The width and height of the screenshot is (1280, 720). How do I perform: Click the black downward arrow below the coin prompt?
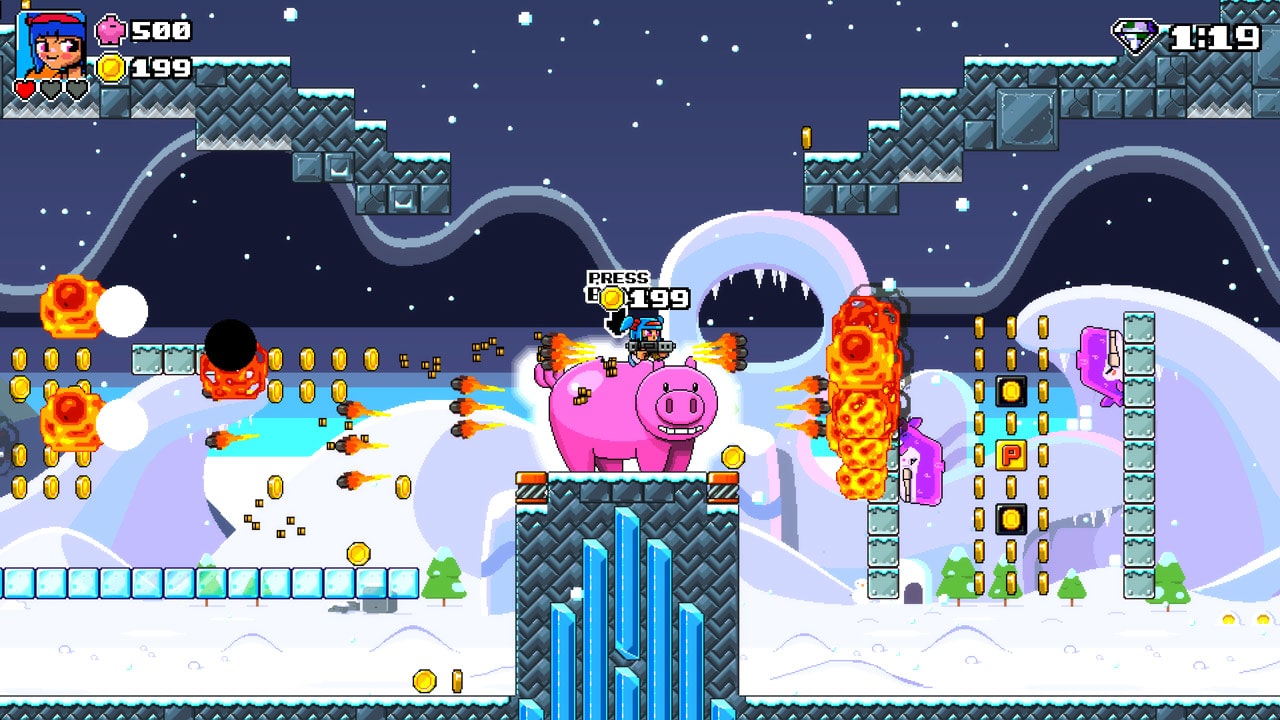(x=615, y=323)
